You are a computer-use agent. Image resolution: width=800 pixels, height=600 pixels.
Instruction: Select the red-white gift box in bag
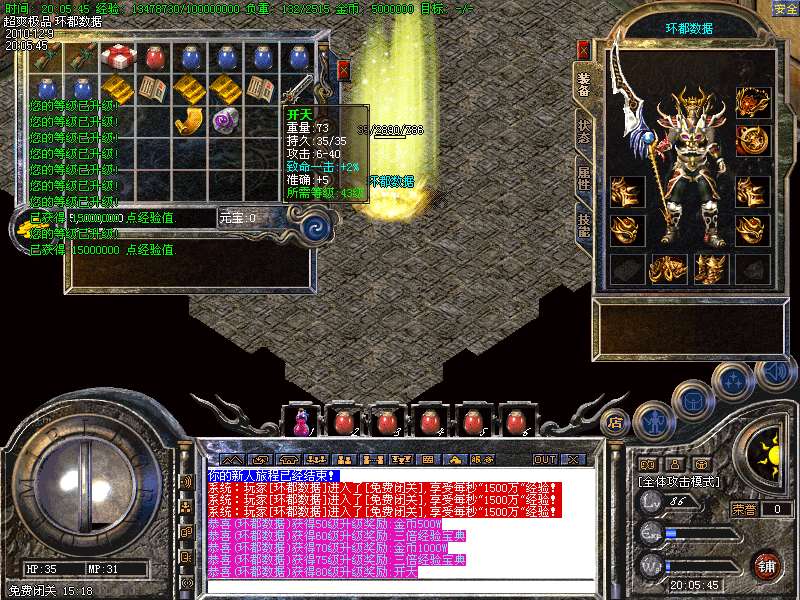click(x=118, y=57)
